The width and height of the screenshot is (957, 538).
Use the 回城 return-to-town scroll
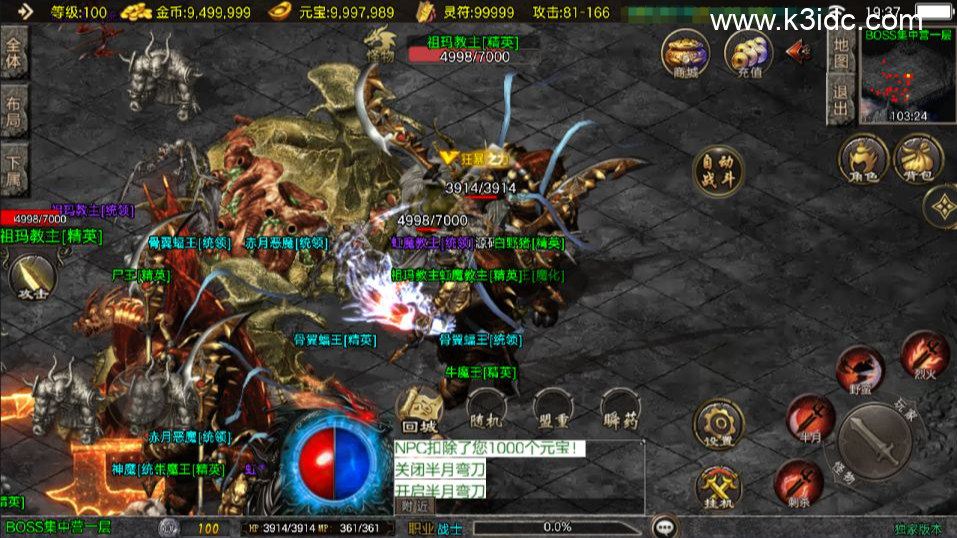420,410
